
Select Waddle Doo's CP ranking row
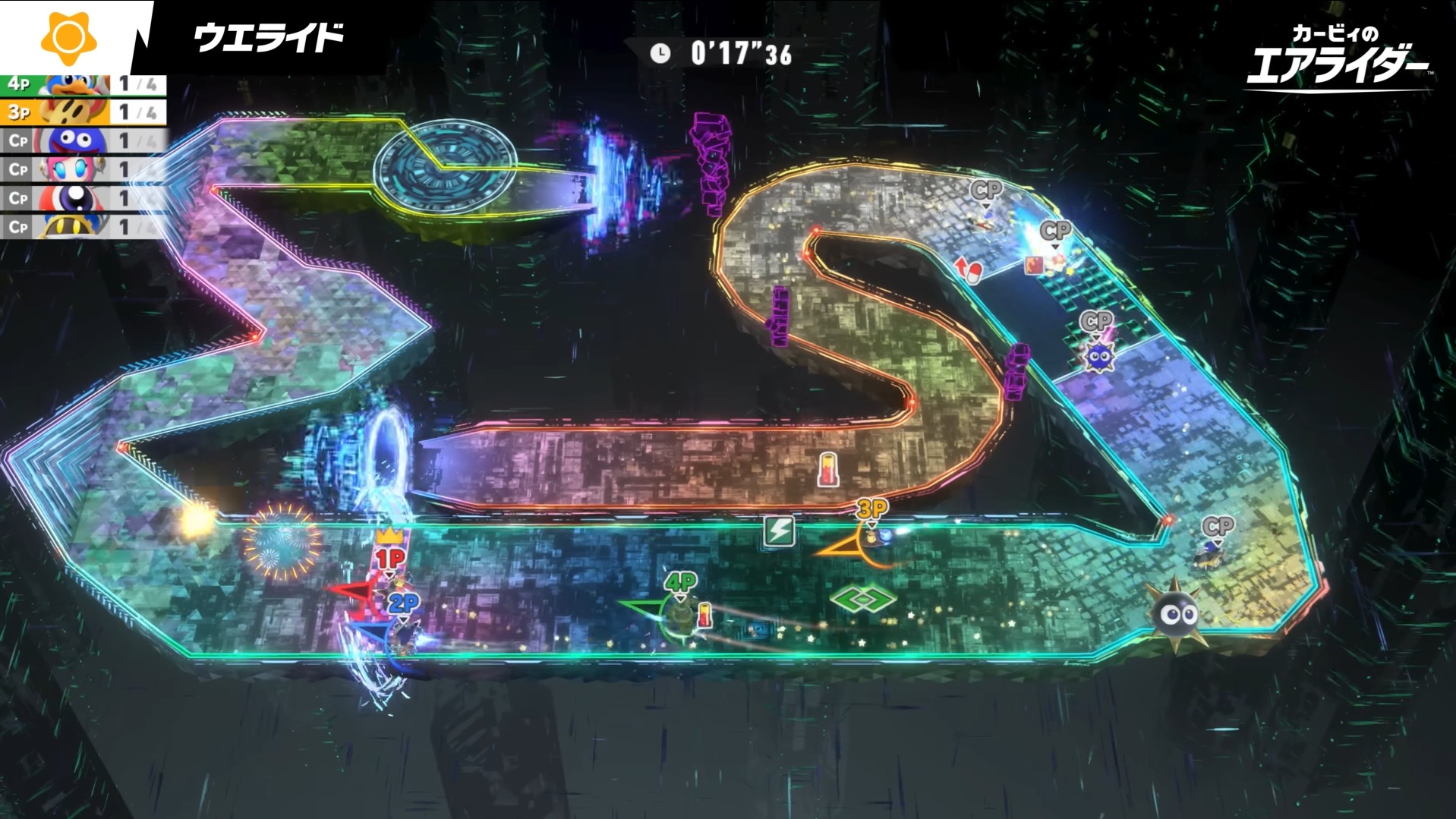coord(82,198)
